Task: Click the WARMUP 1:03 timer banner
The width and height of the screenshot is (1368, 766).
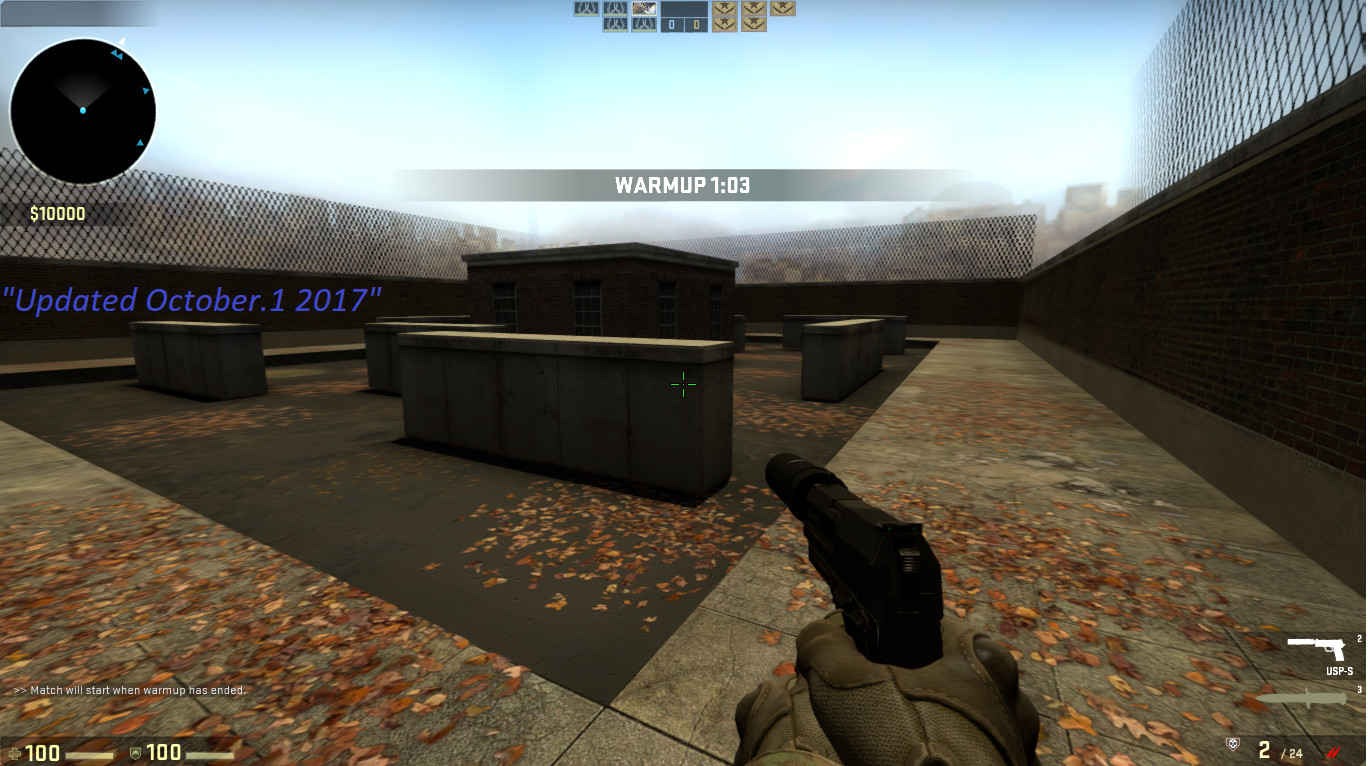Action: tap(684, 184)
